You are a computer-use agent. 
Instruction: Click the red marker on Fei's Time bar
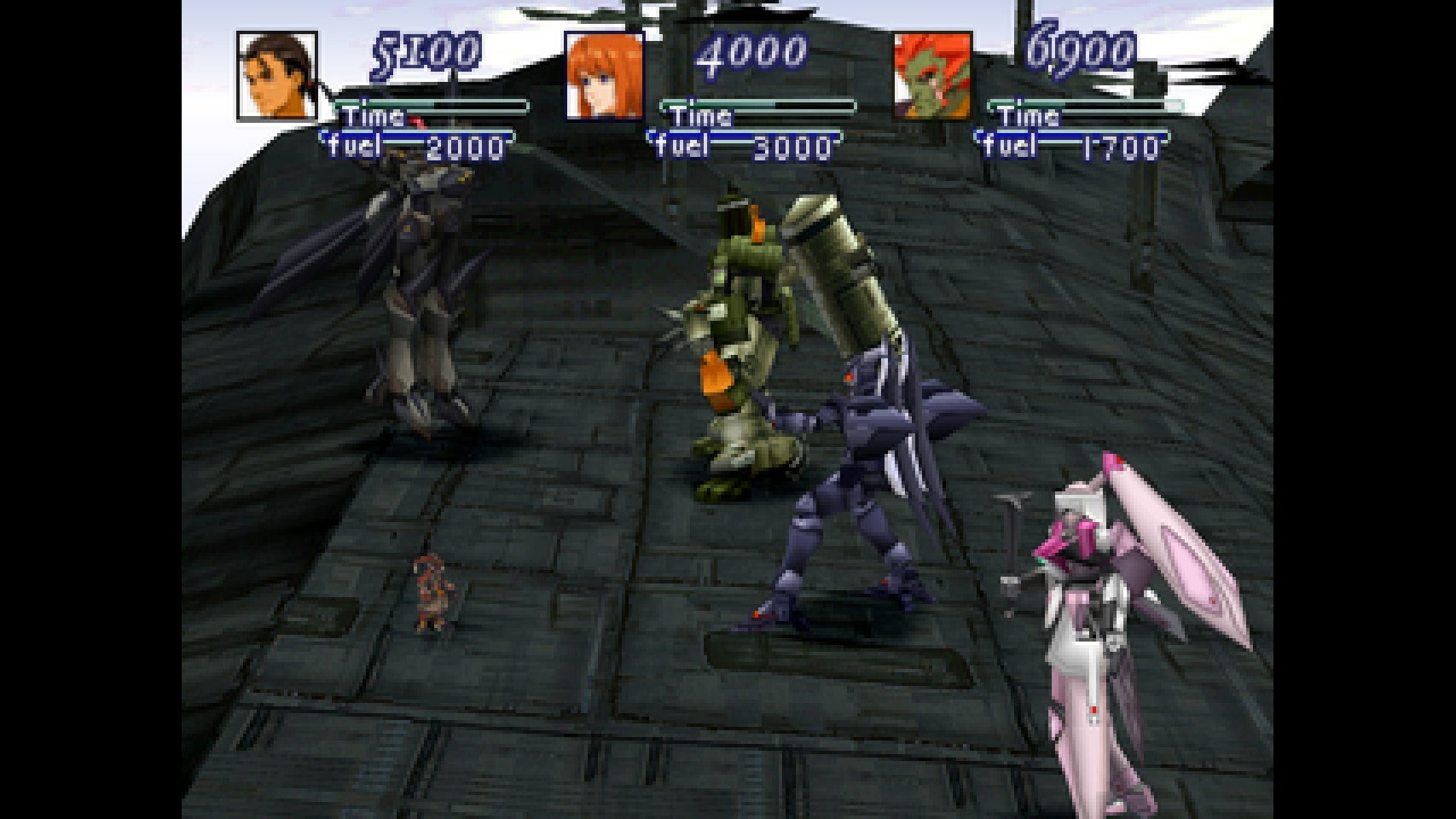tap(415, 124)
